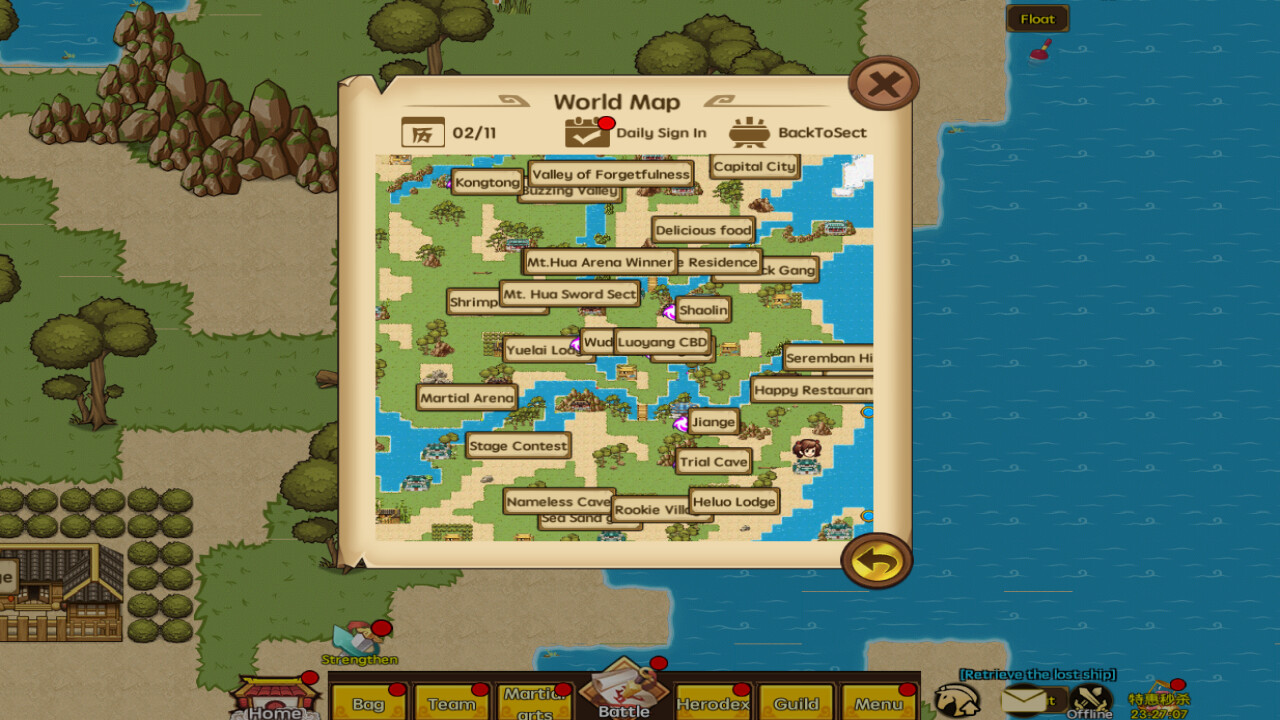Select Capital City on the world map
Screen dimensions: 1280x720
tap(755, 166)
